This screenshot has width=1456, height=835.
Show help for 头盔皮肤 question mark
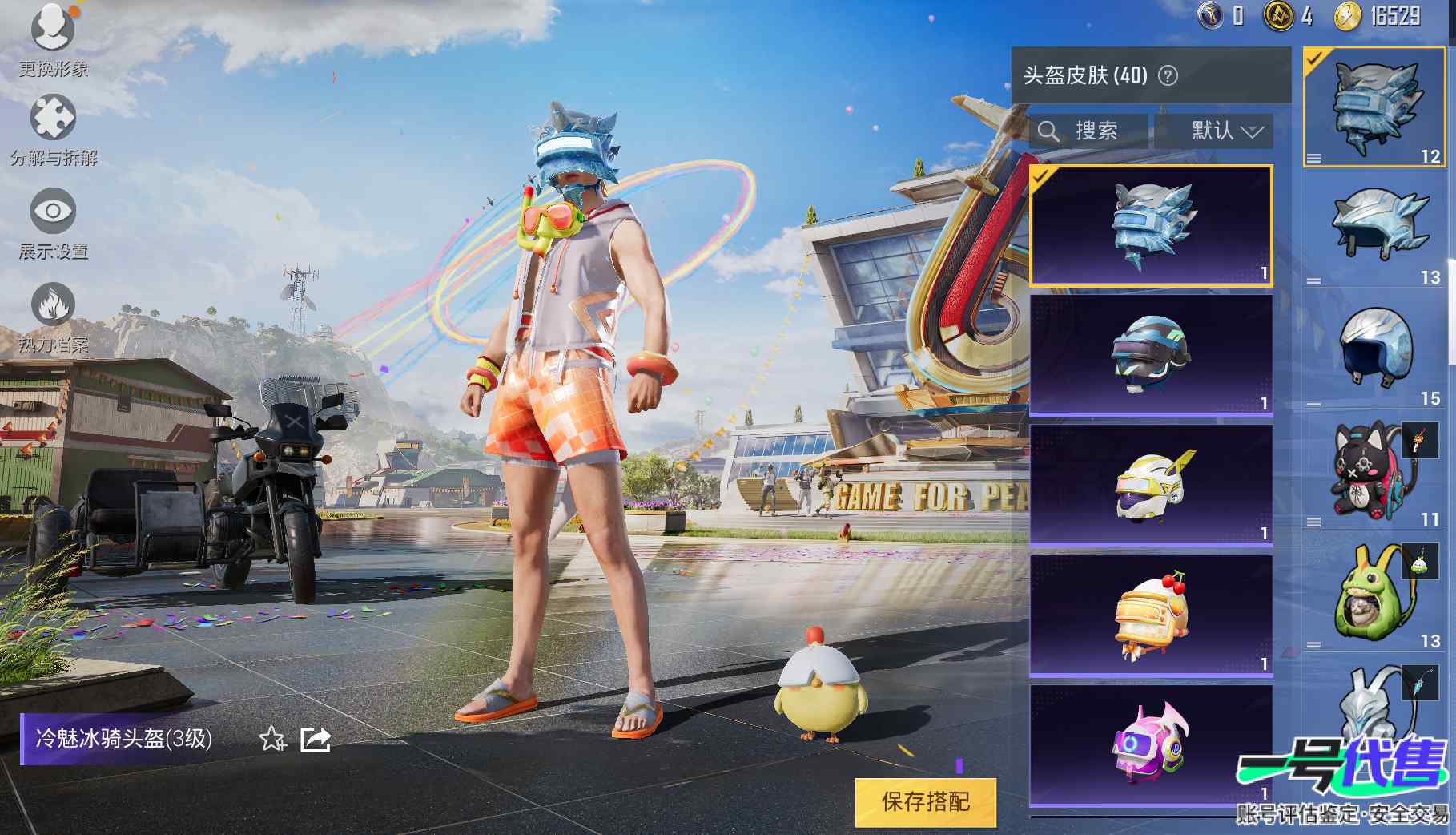pos(1168,76)
